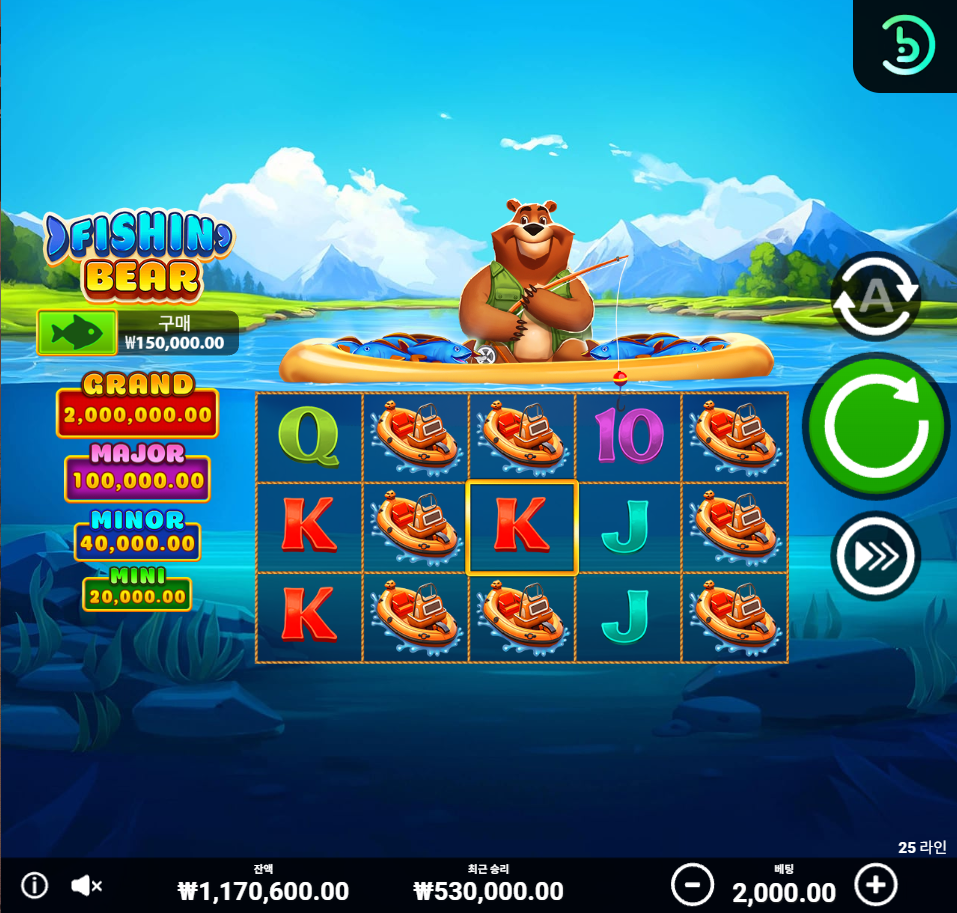This screenshot has height=913, width=957.
Task: Enable autoplay with the A arrows button
Action: (x=875, y=296)
